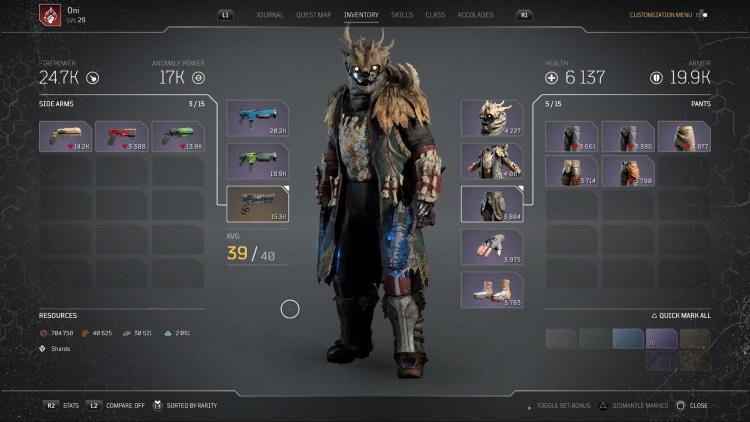750x422 pixels.
Task: Select the tan revolver in Side Arms
Action: point(65,136)
